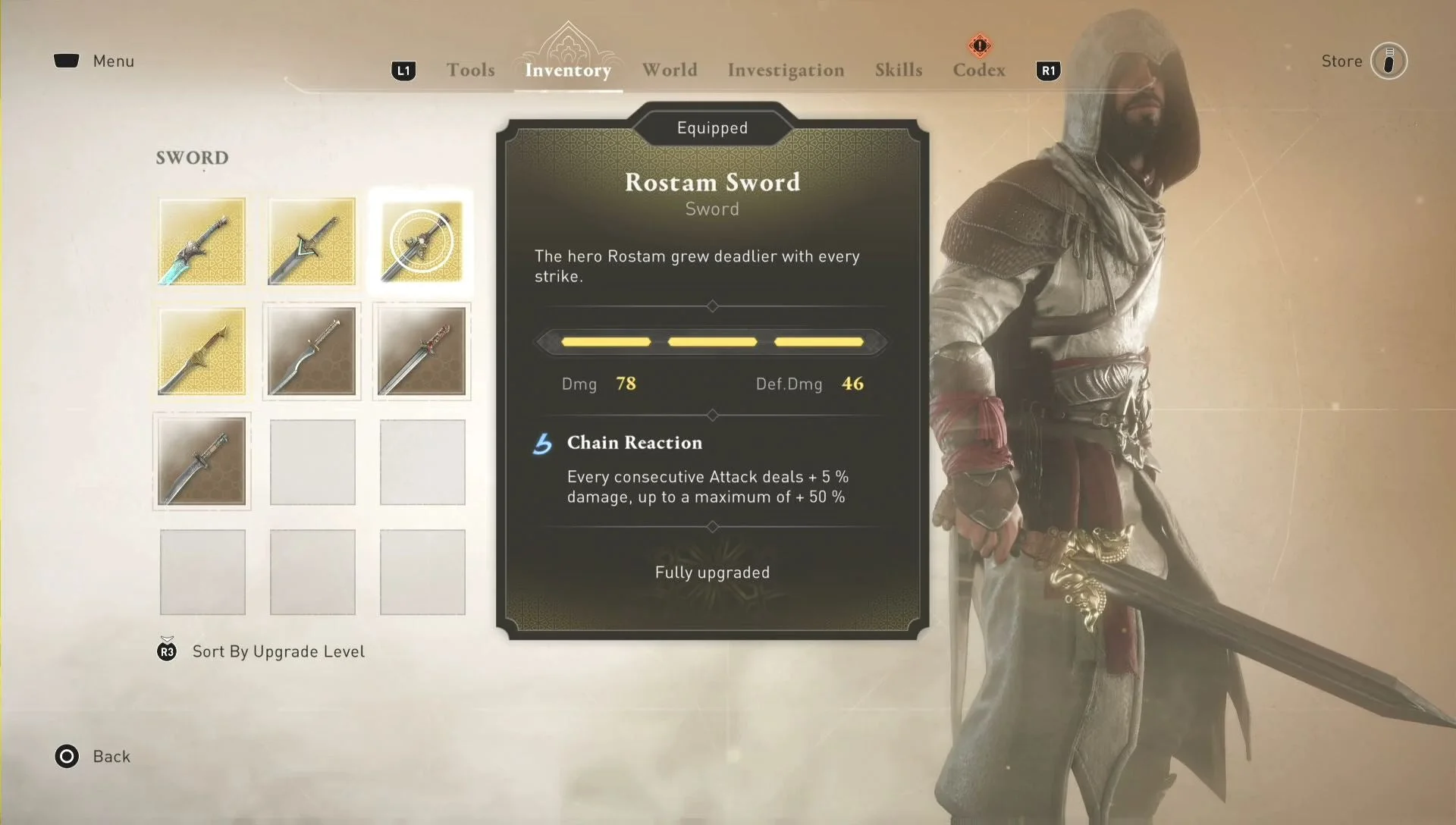
Task: Switch to the Investigation tab
Action: (x=786, y=70)
